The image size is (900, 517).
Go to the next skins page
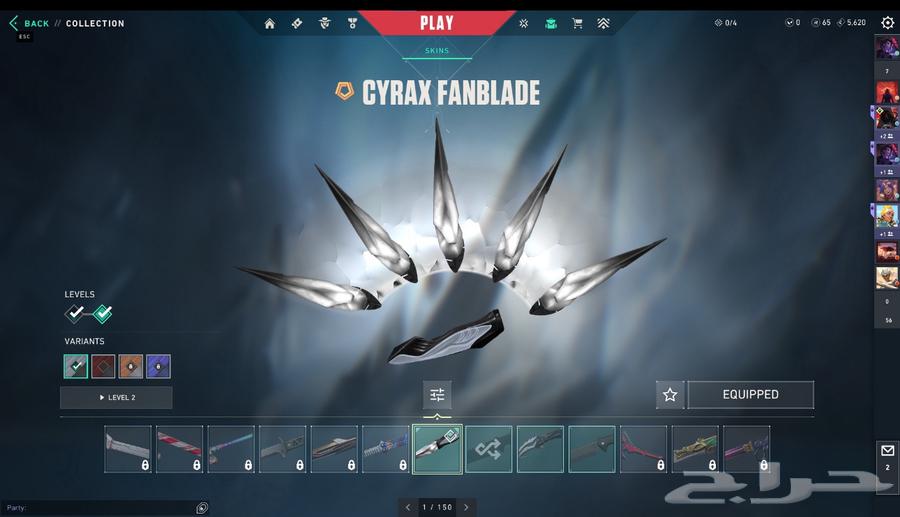[x=466, y=507]
